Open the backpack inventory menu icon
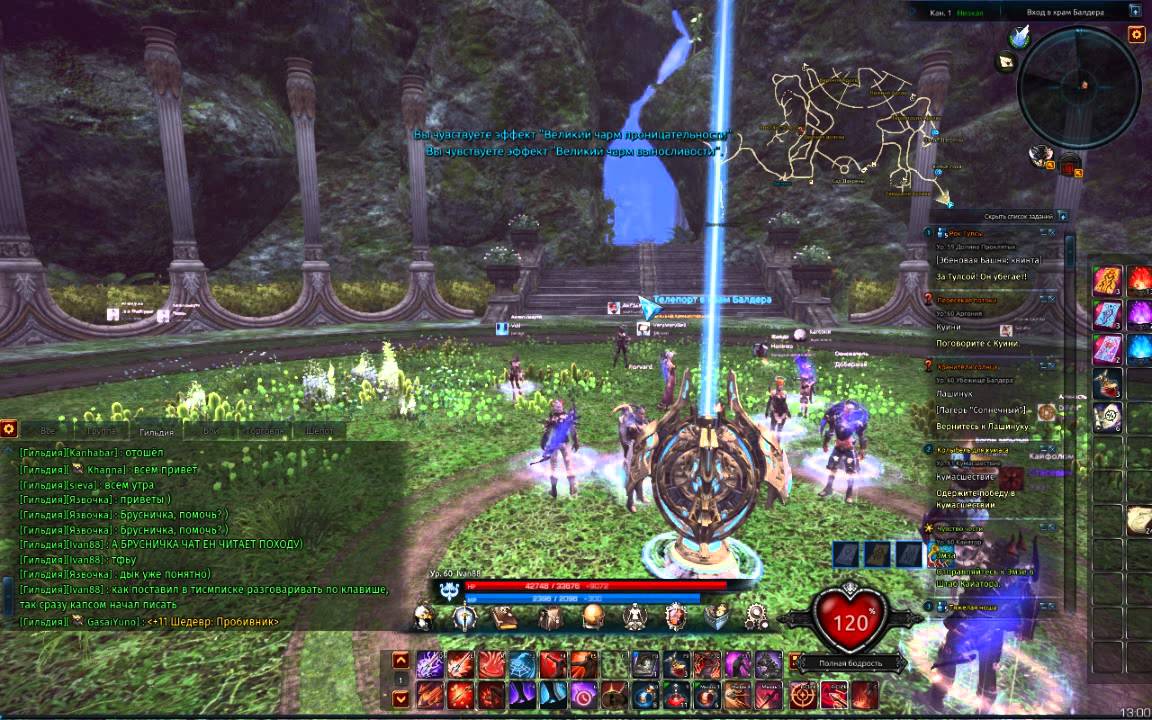This screenshot has height=720, width=1152. [x=548, y=617]
